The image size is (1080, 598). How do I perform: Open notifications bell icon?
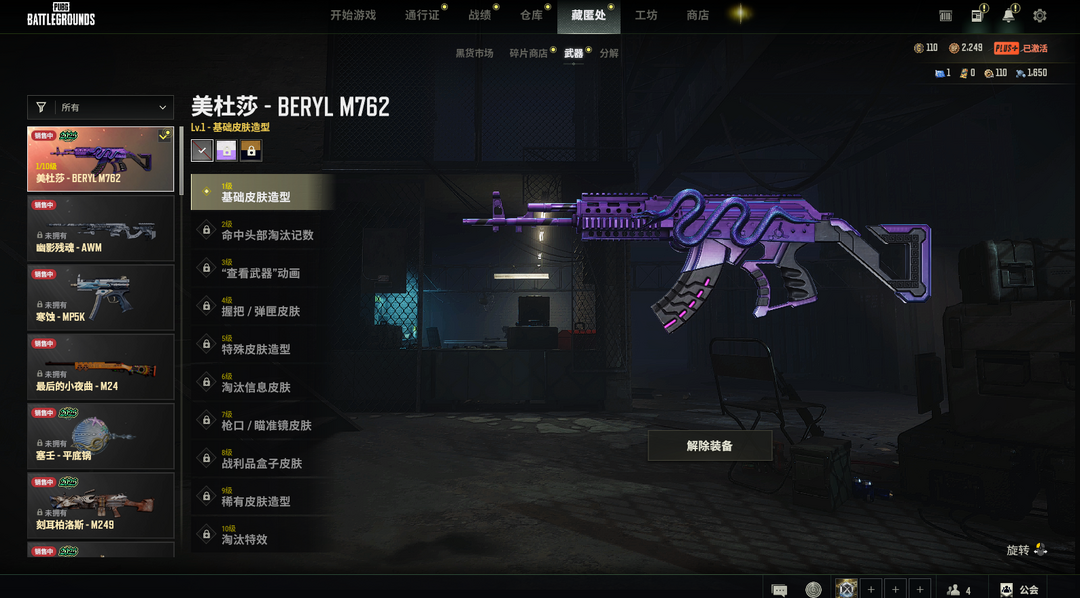click(x=1008, y=16)
